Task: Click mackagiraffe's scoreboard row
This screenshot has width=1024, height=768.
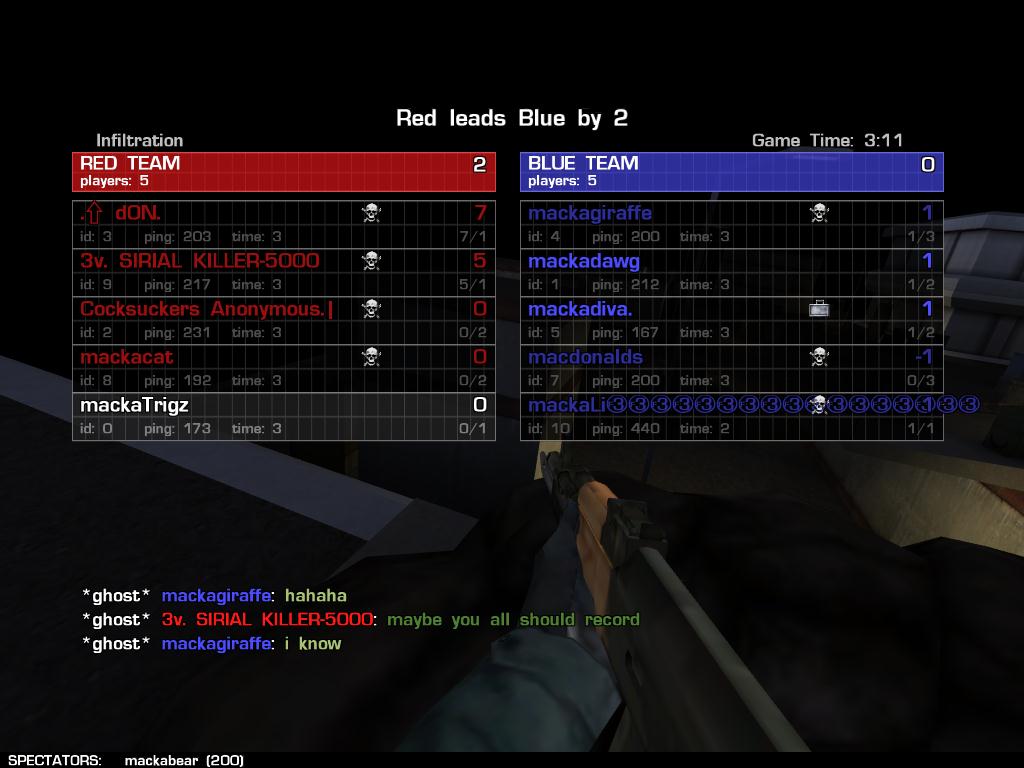Action: (731, 224)
